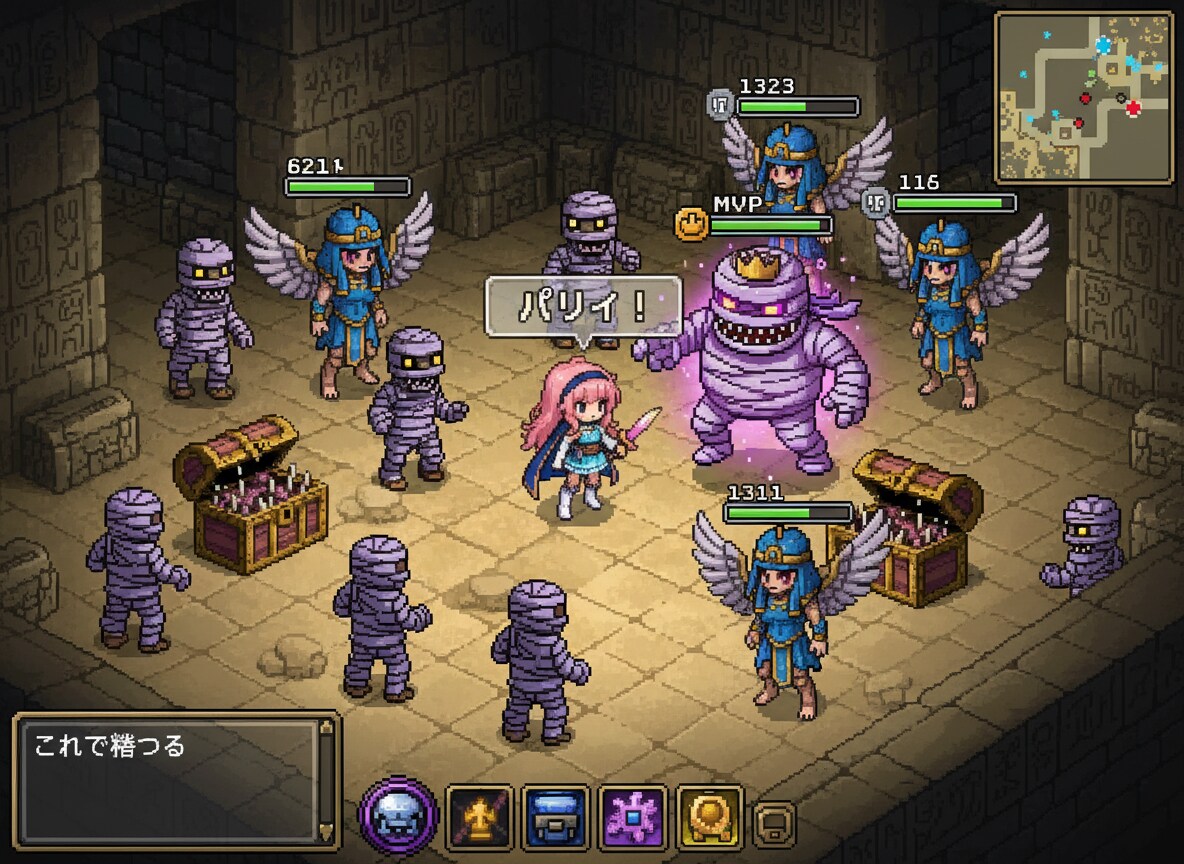
Task: Use the golden figure skill slot
Action: tap(480, 818)
